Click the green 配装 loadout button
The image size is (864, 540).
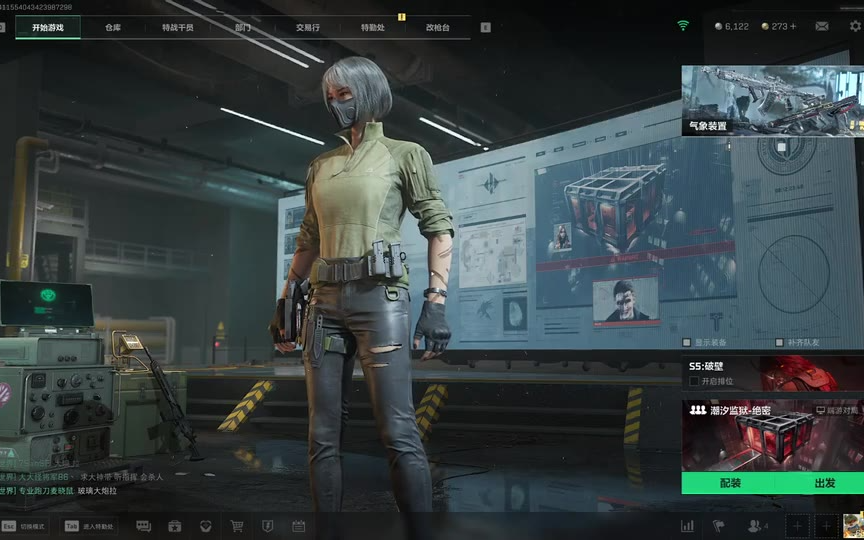point(730,483)
